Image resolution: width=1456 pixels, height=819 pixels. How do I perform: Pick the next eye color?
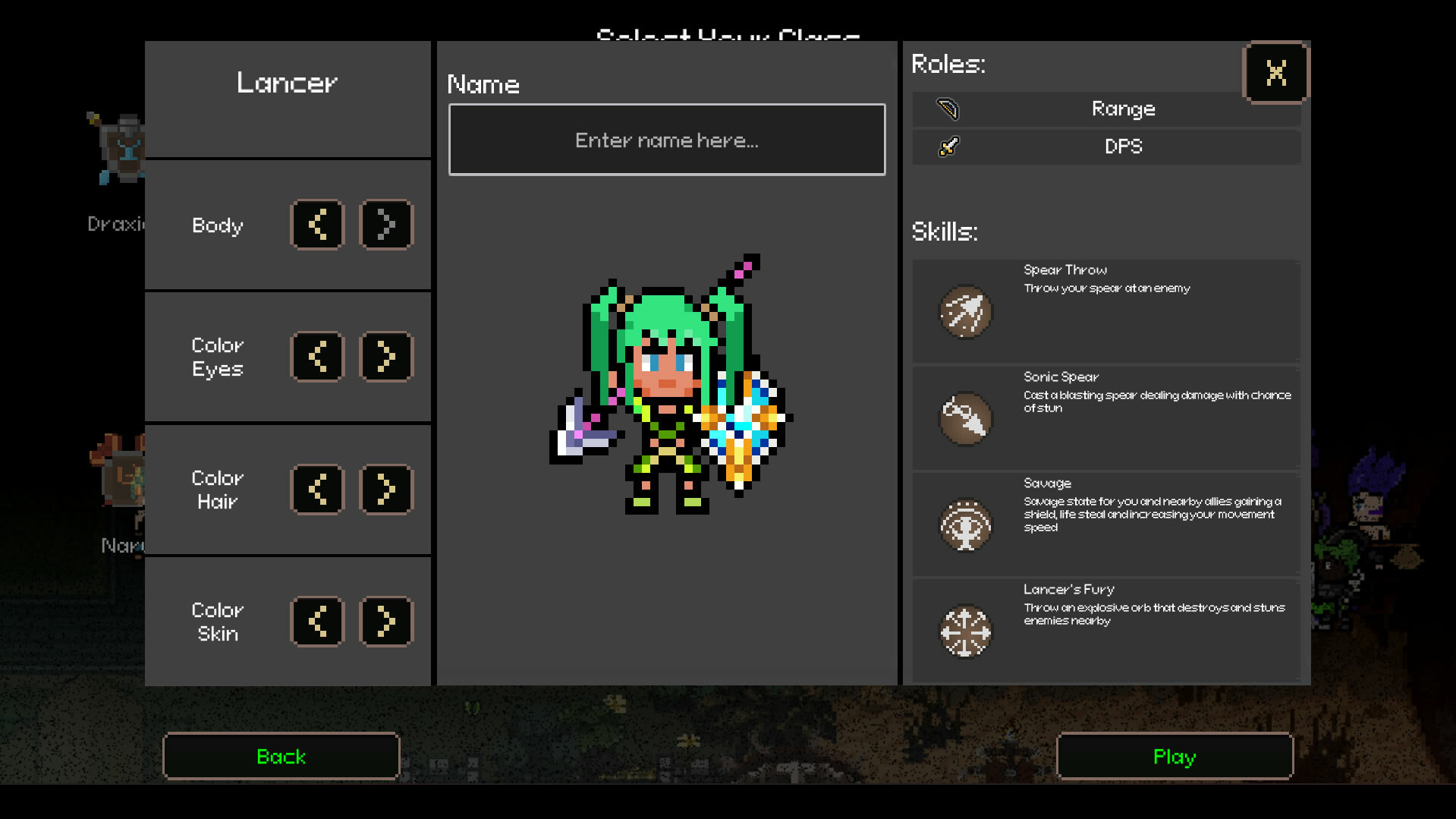(385, 357)
